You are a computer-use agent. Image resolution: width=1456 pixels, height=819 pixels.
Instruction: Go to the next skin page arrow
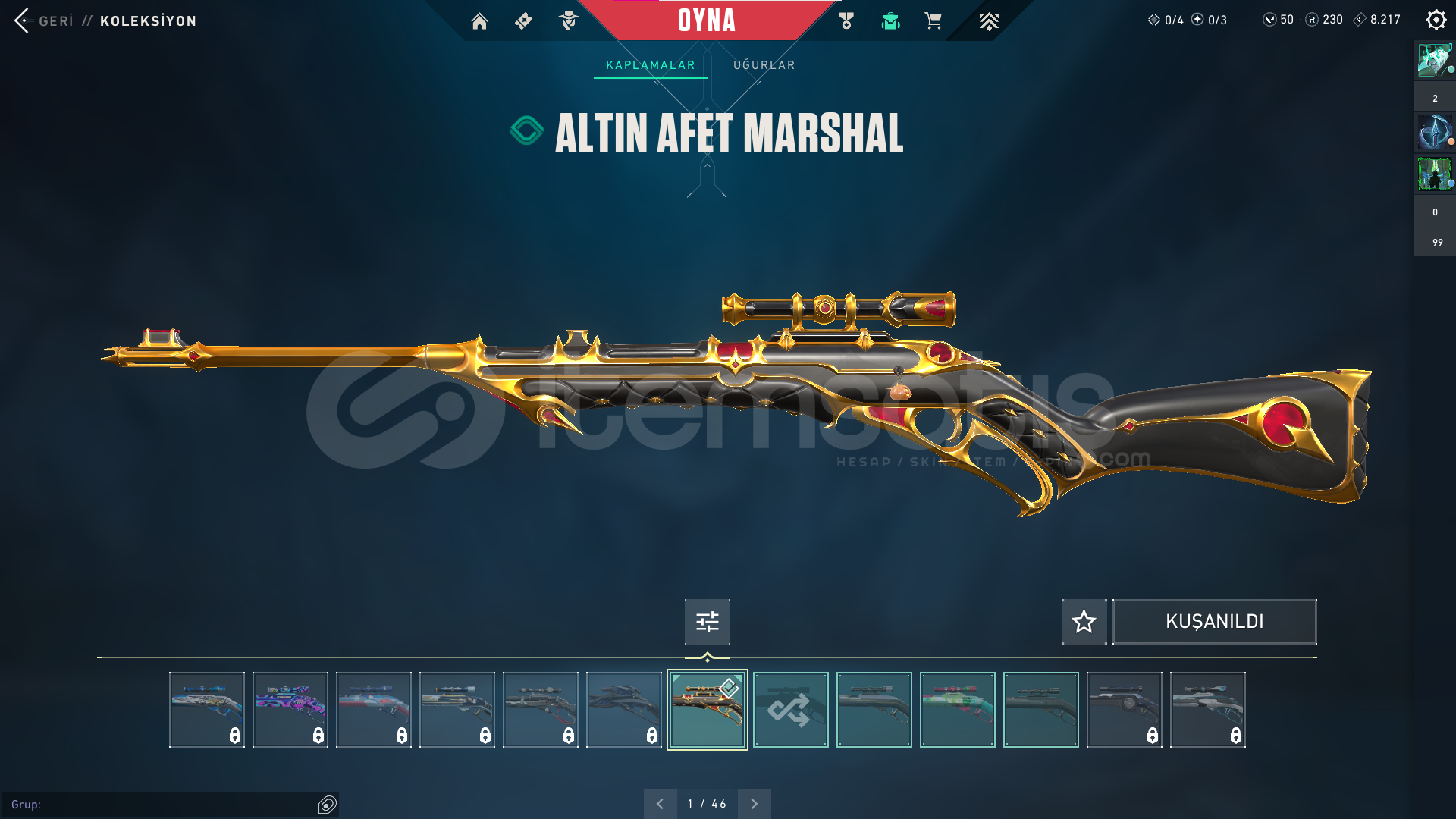(754, 804)
